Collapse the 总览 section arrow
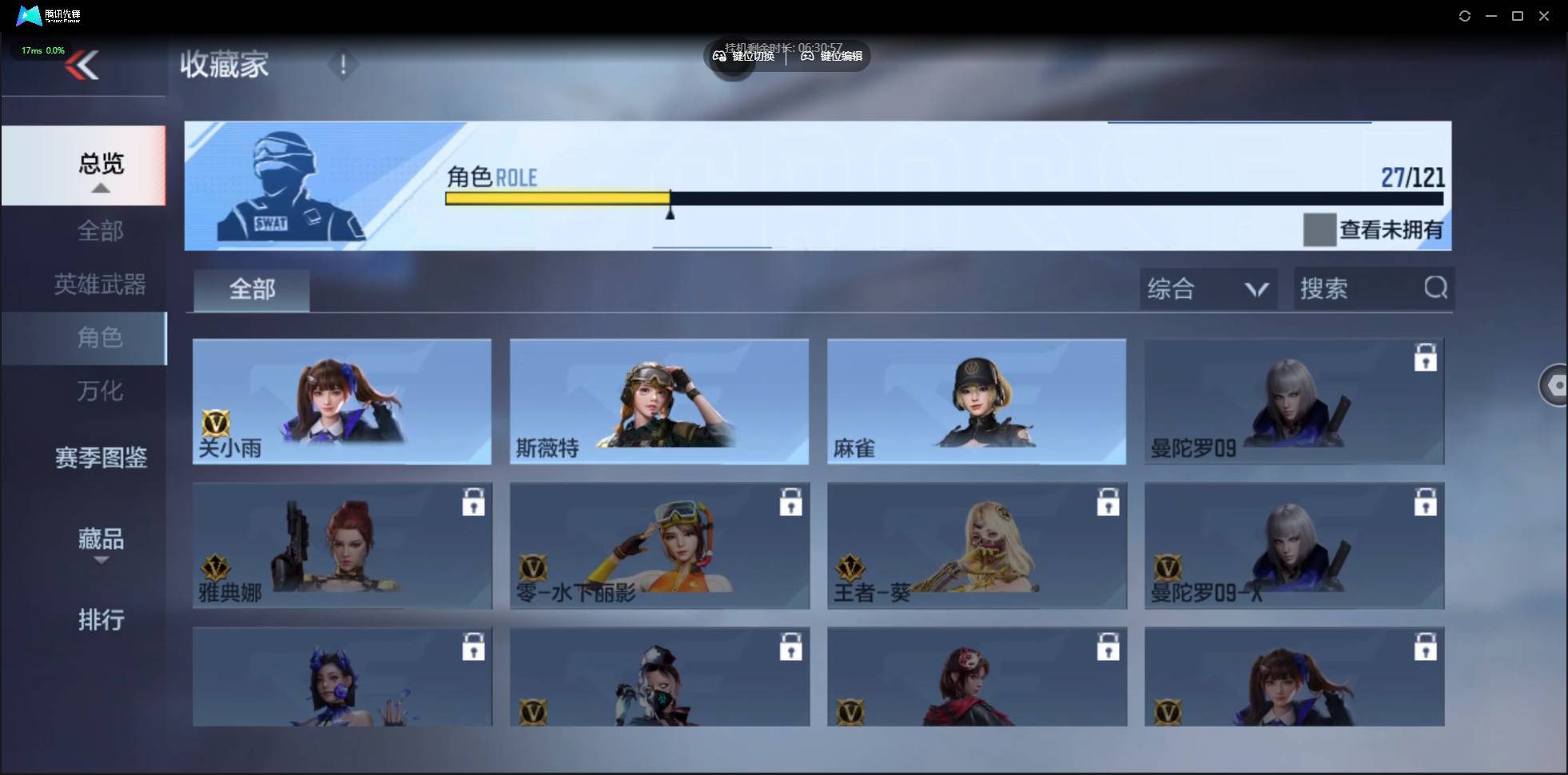 coord(100,187)
